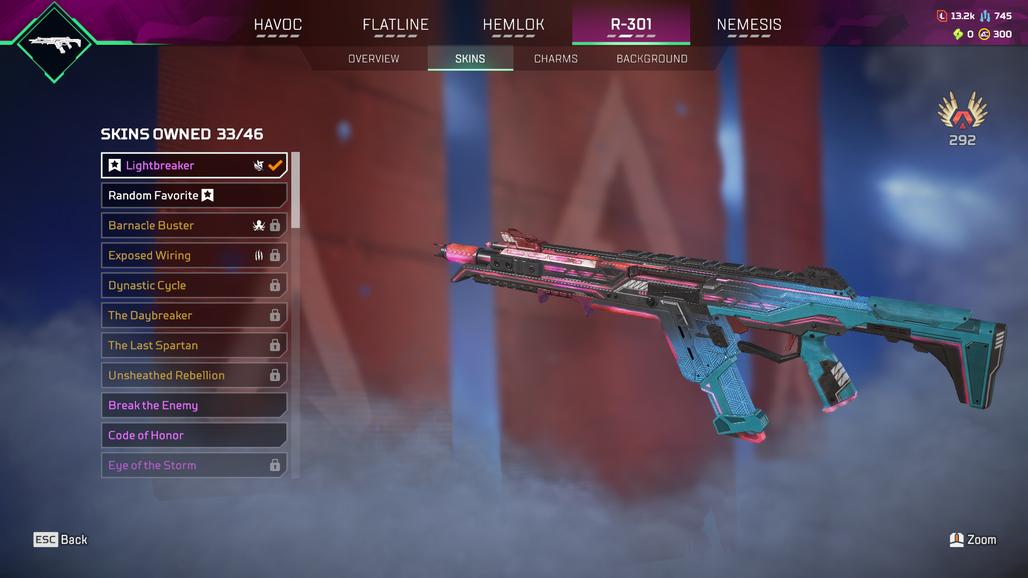Screen dimensions: 1028x578
Task: Pick the Code of Honor skin
Action: (194, 435)
